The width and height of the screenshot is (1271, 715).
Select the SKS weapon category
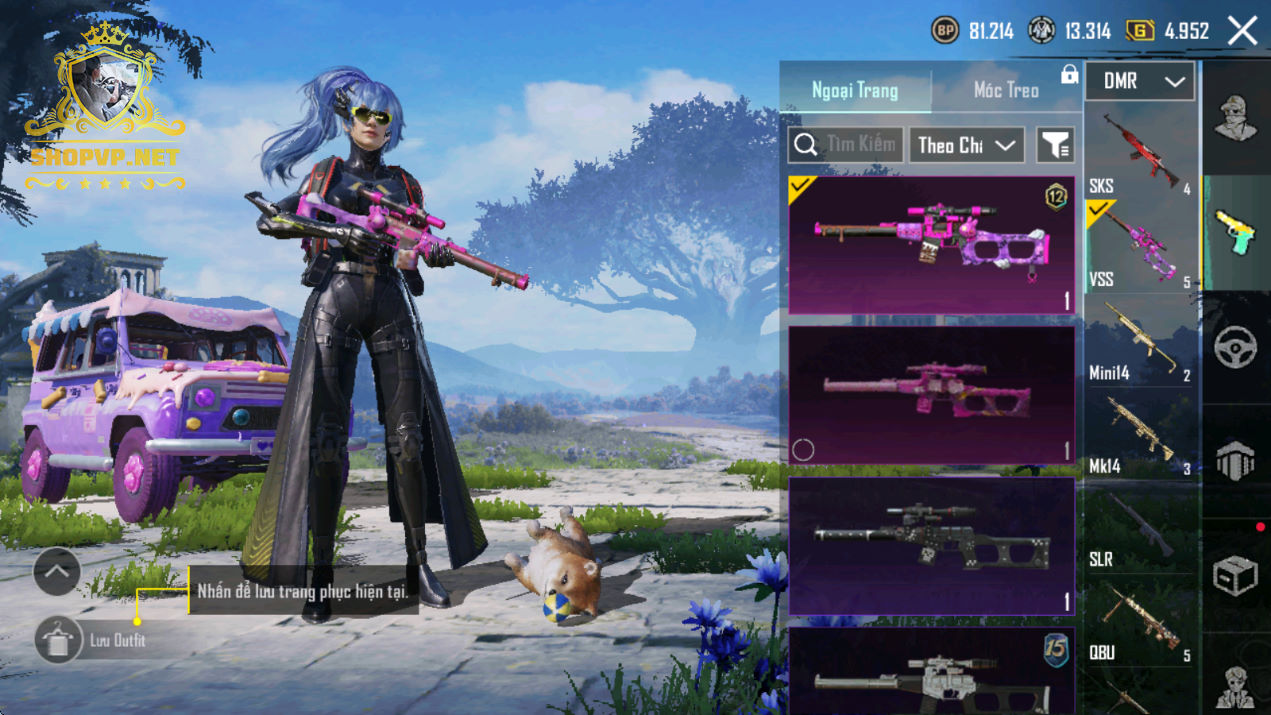point(1142,152)
